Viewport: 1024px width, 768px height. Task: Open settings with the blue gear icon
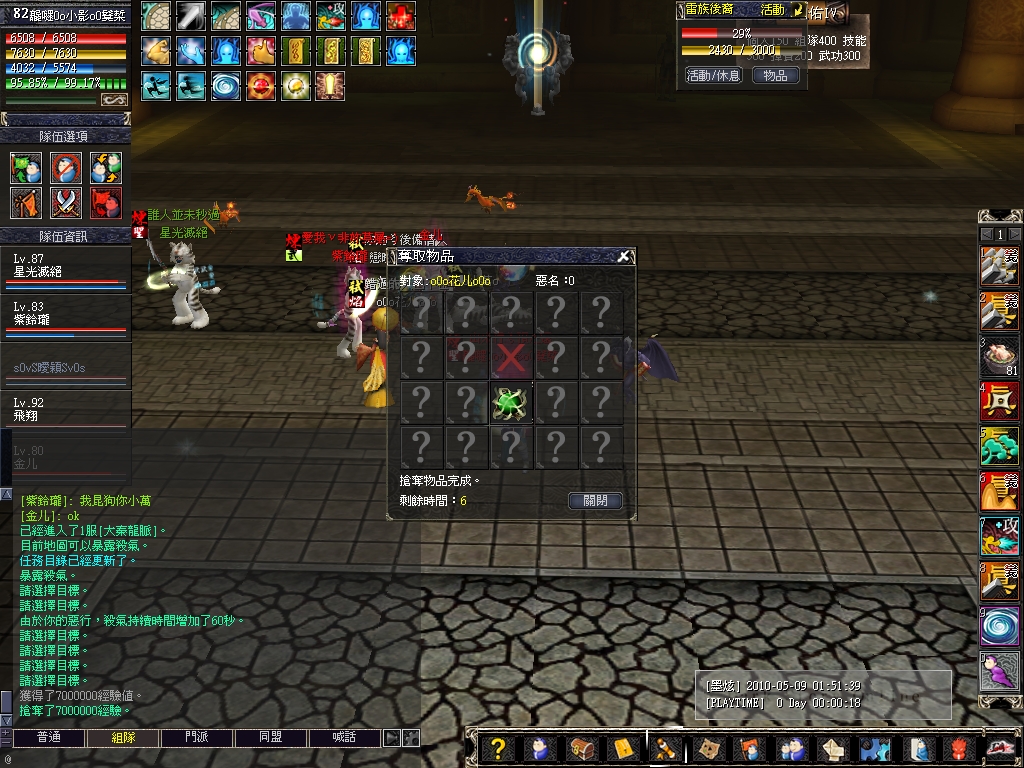875,749
